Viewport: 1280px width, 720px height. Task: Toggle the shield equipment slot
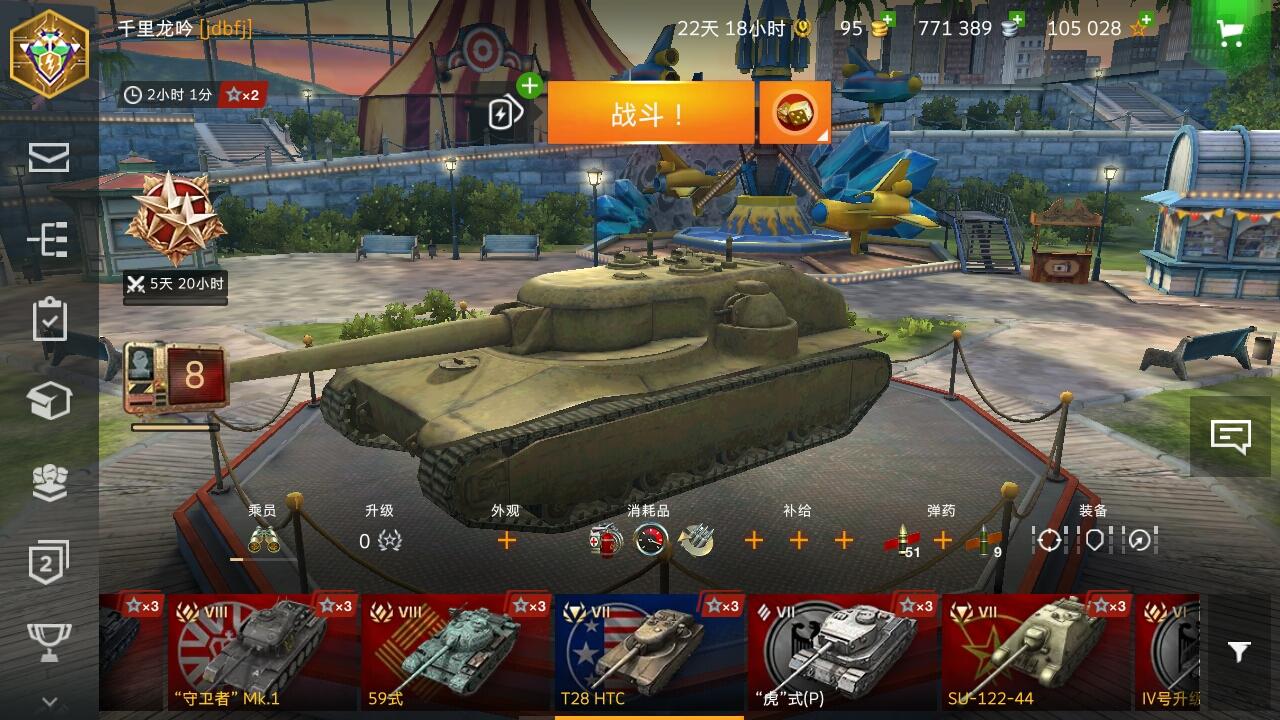[x=1097, y=540]
